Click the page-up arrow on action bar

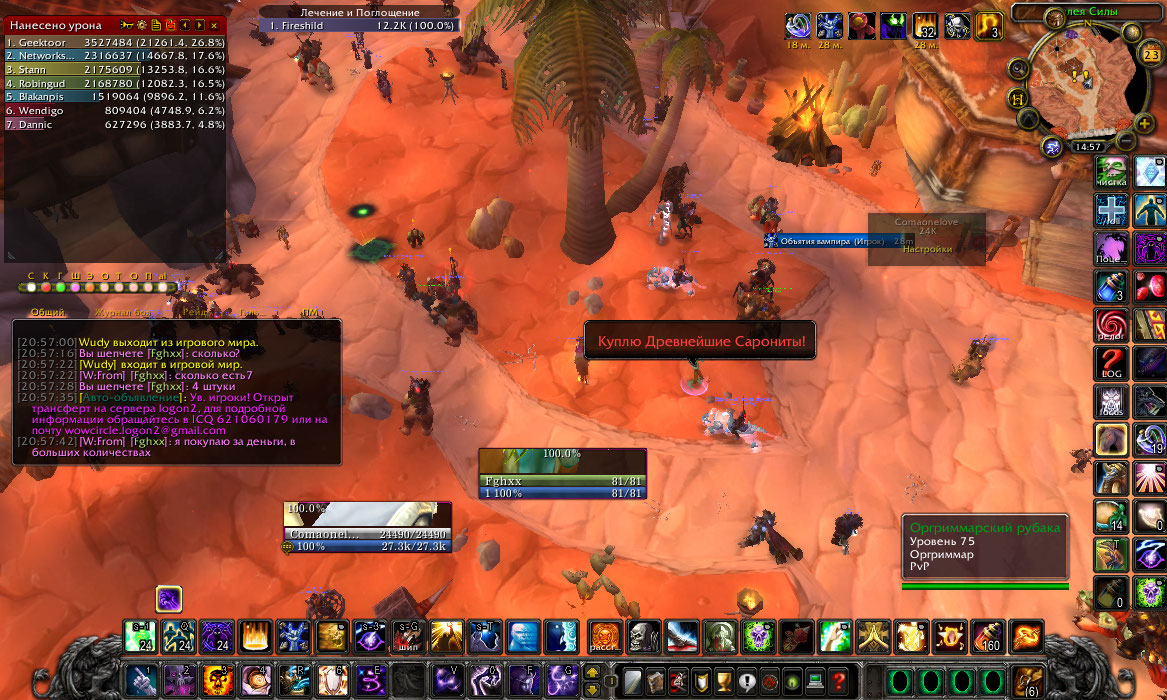coord(592,673)
